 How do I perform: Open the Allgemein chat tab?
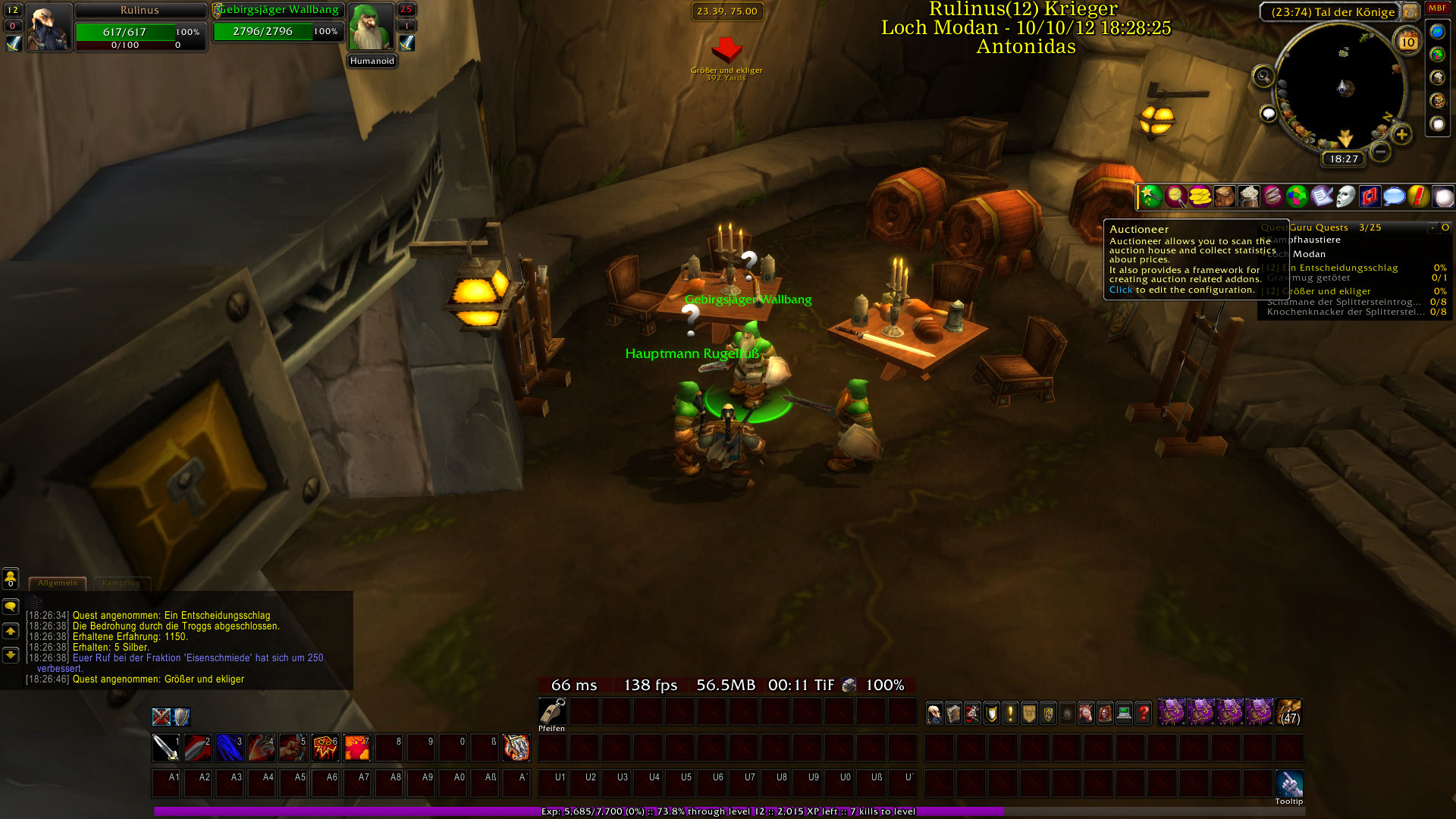(x=58, y=583)
